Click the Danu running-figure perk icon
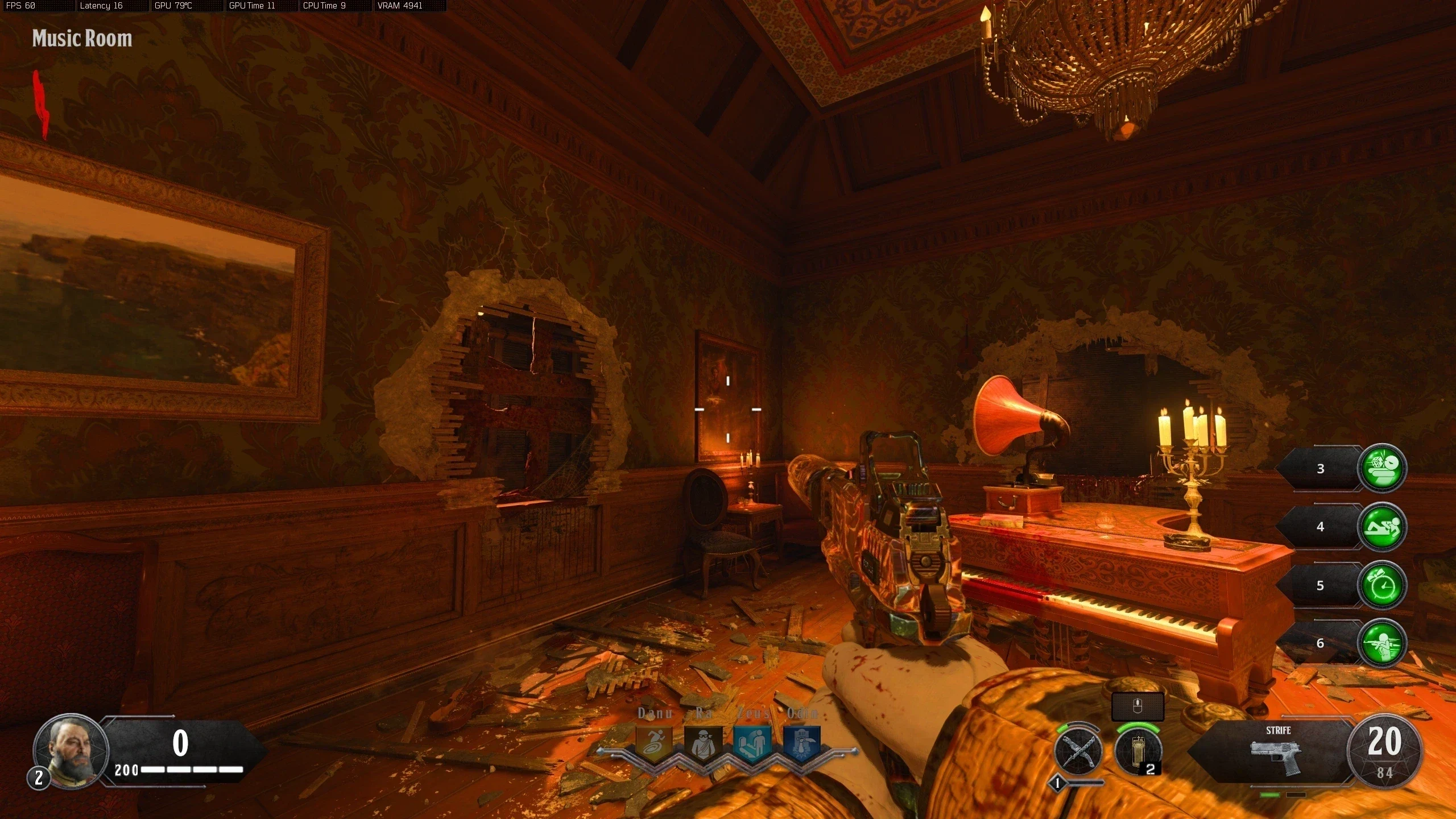This screenshot has width=1456, height=819. 653,743
